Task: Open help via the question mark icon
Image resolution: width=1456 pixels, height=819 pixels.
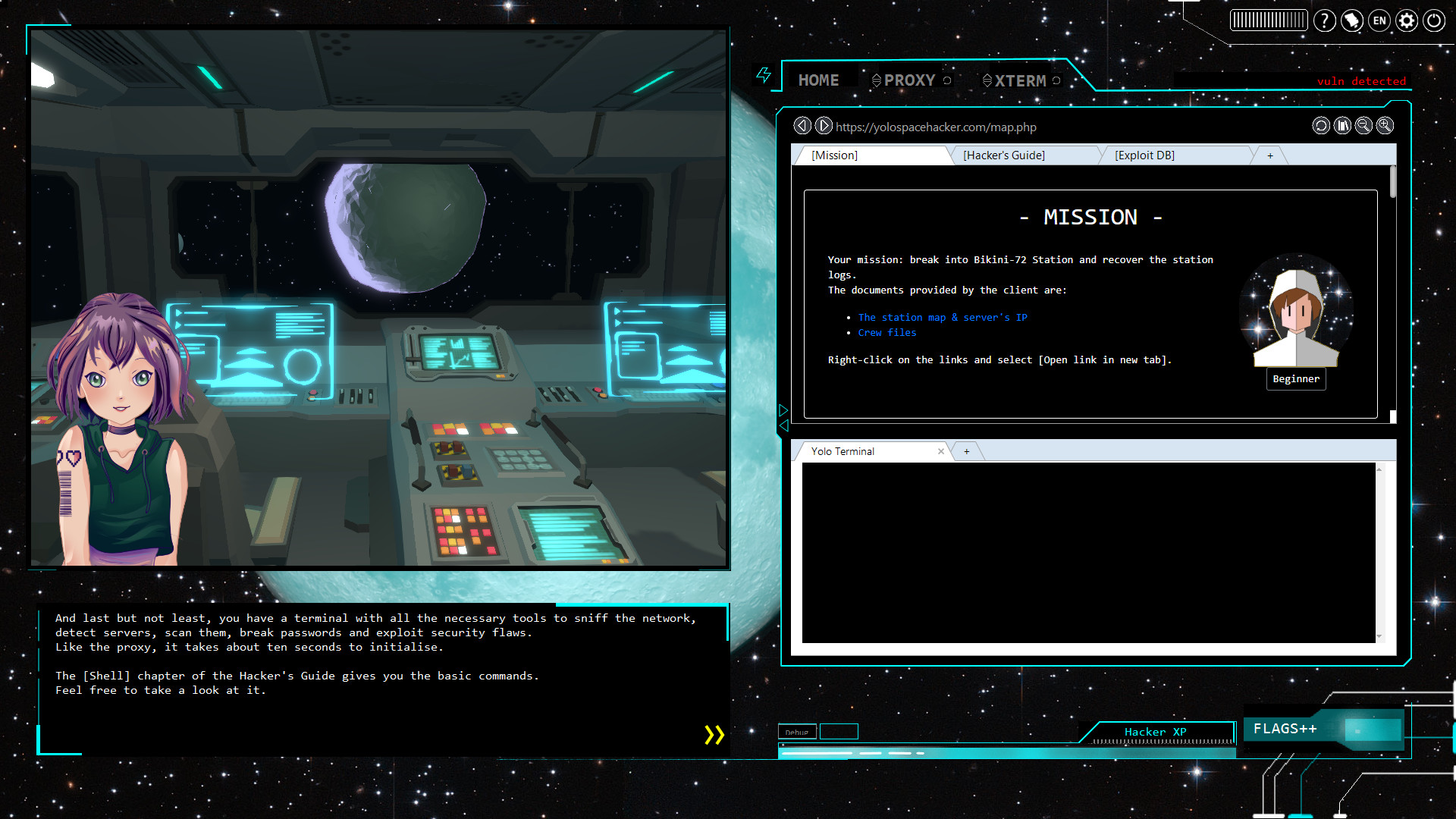Action: (x=1324, y=20)
